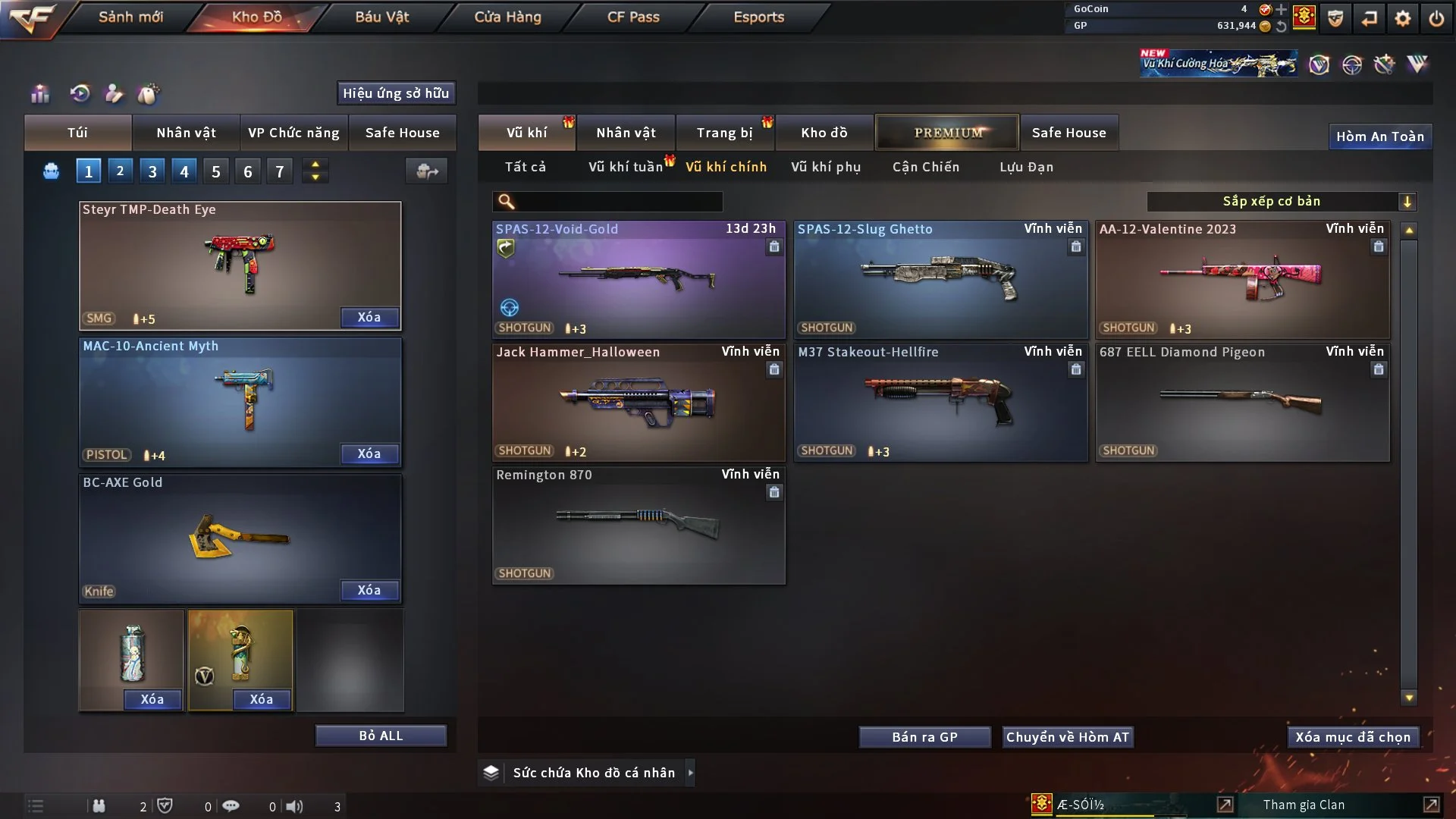Go to the CF Pass page

click(x=633, y=17)
